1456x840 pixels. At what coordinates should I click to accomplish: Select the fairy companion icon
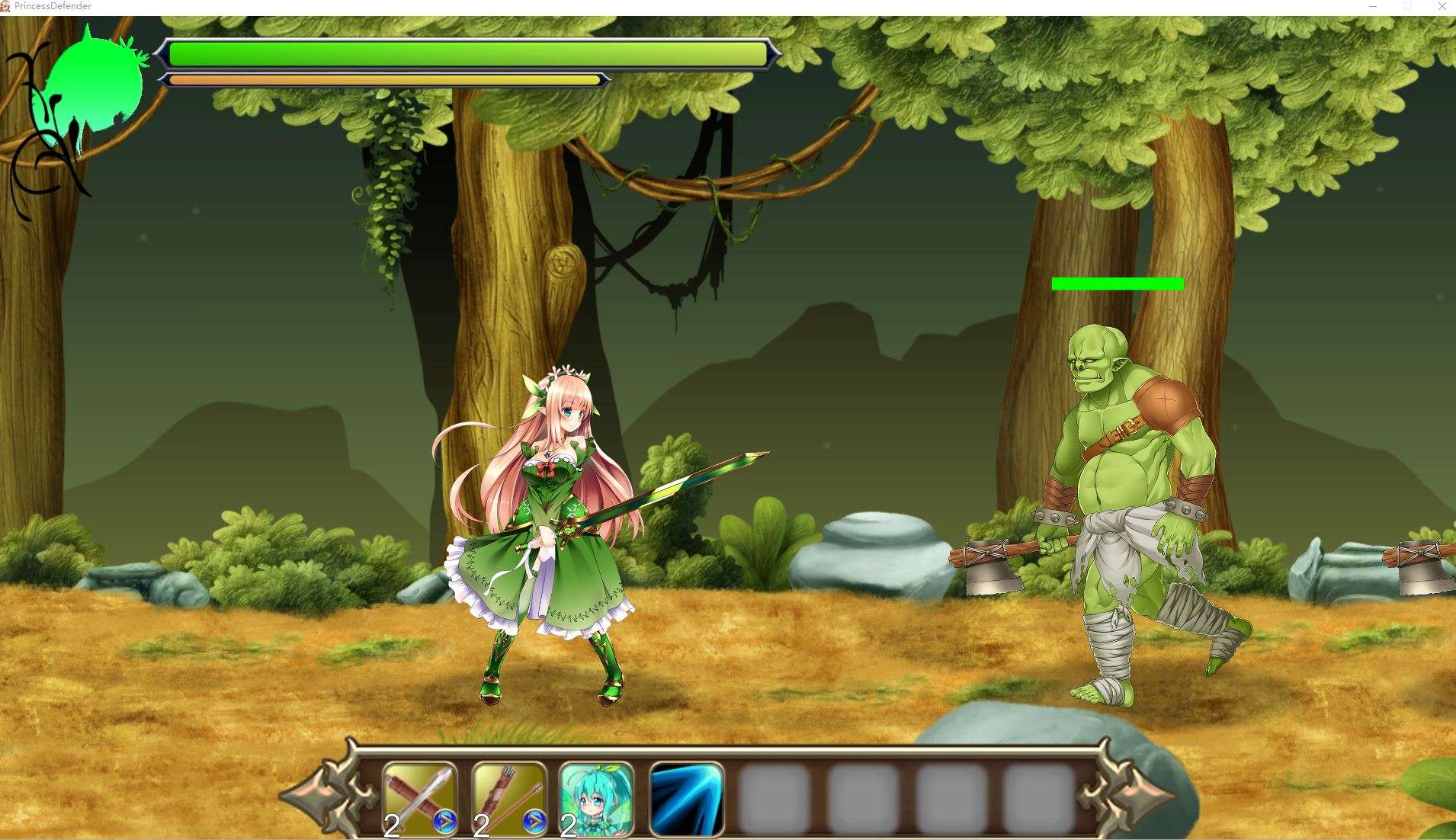point(597,799)
